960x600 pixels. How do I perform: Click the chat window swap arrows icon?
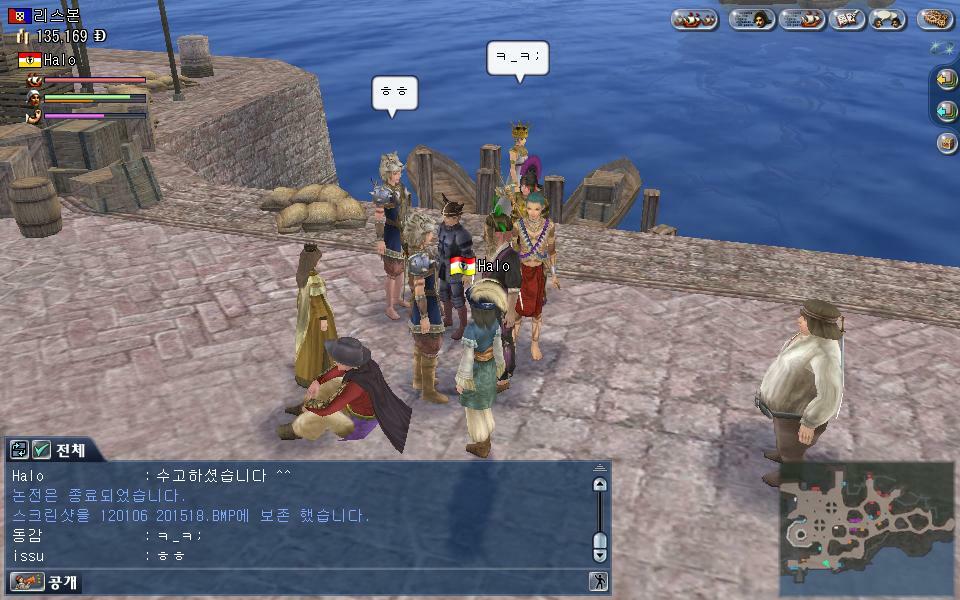pyautogui.click(x=19, y=450)
